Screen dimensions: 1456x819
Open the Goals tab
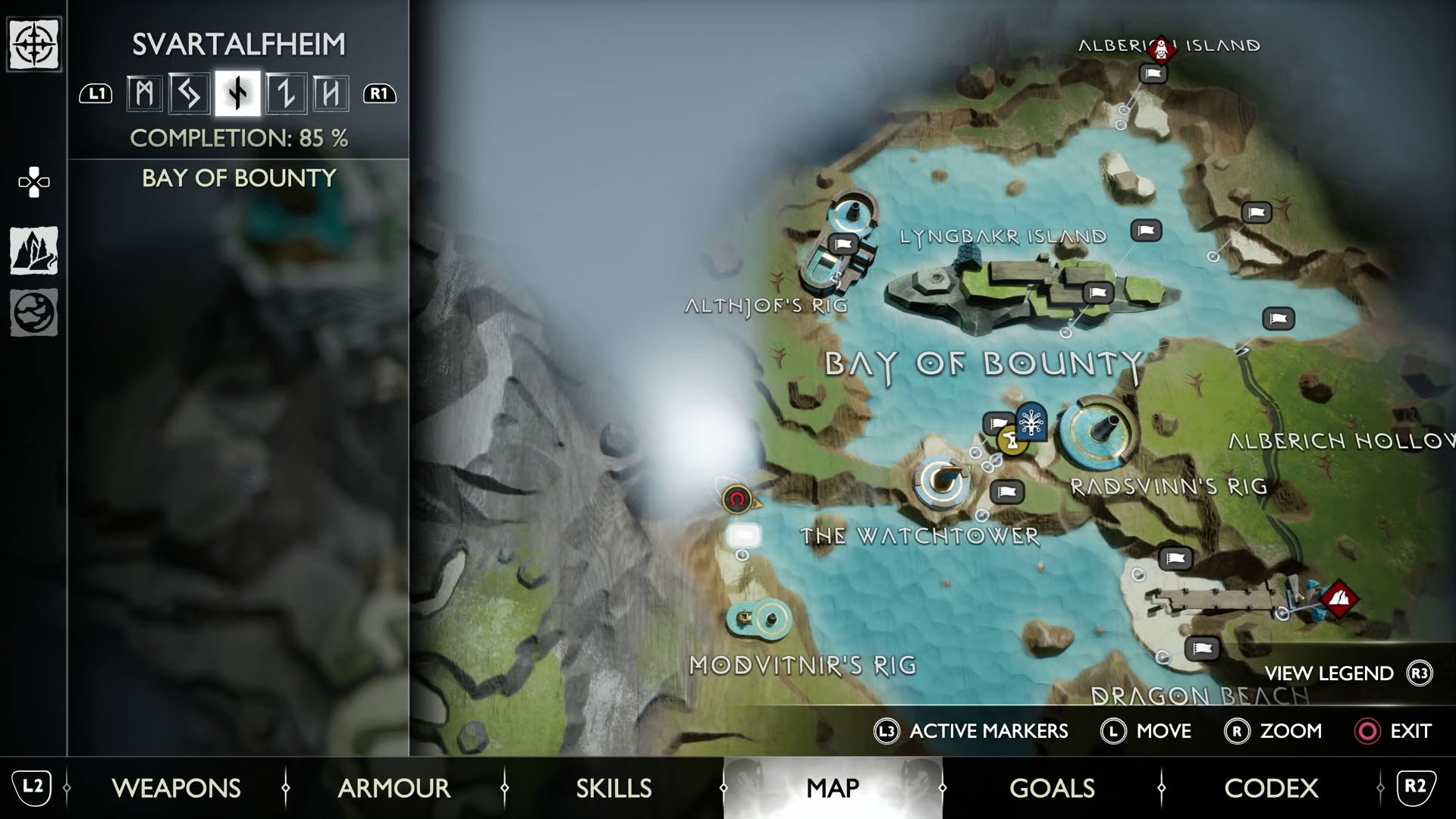(x=1052, y=788)
